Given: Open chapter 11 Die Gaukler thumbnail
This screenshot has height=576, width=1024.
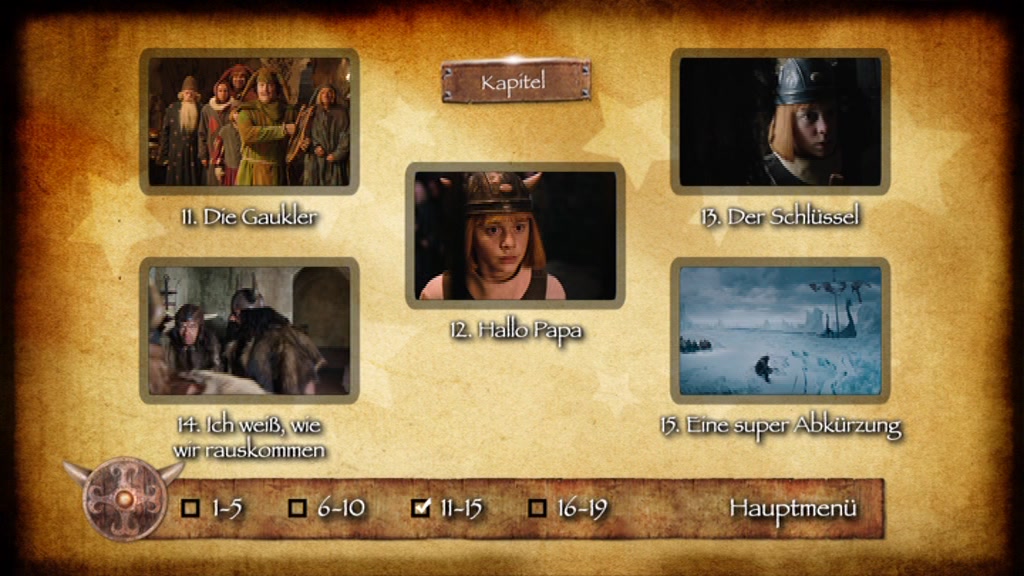Looking at the screenshot, I should pos(249,121).
